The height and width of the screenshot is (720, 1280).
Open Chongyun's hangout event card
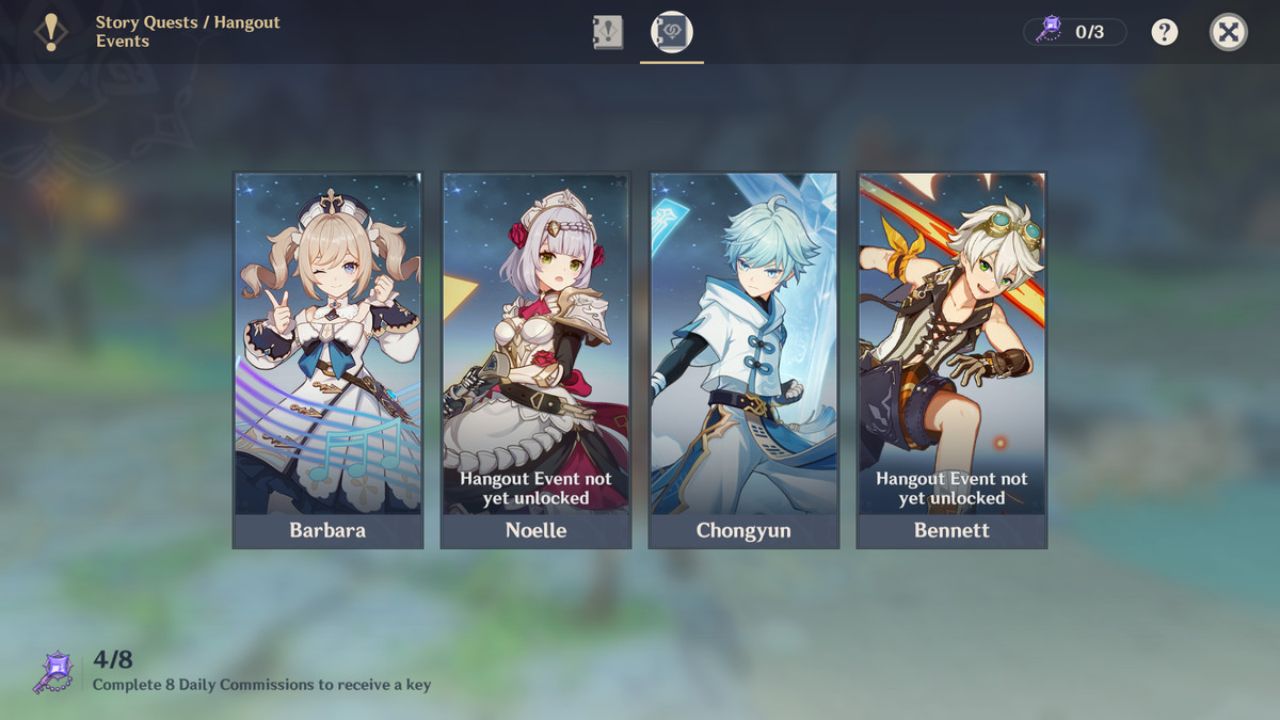[x=743, y=360]
